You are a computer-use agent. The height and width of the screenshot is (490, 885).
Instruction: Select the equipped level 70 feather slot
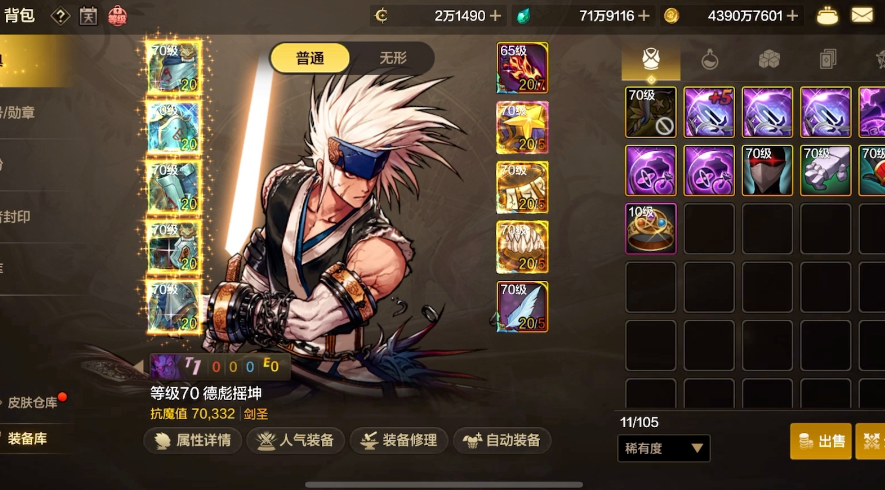522,306
